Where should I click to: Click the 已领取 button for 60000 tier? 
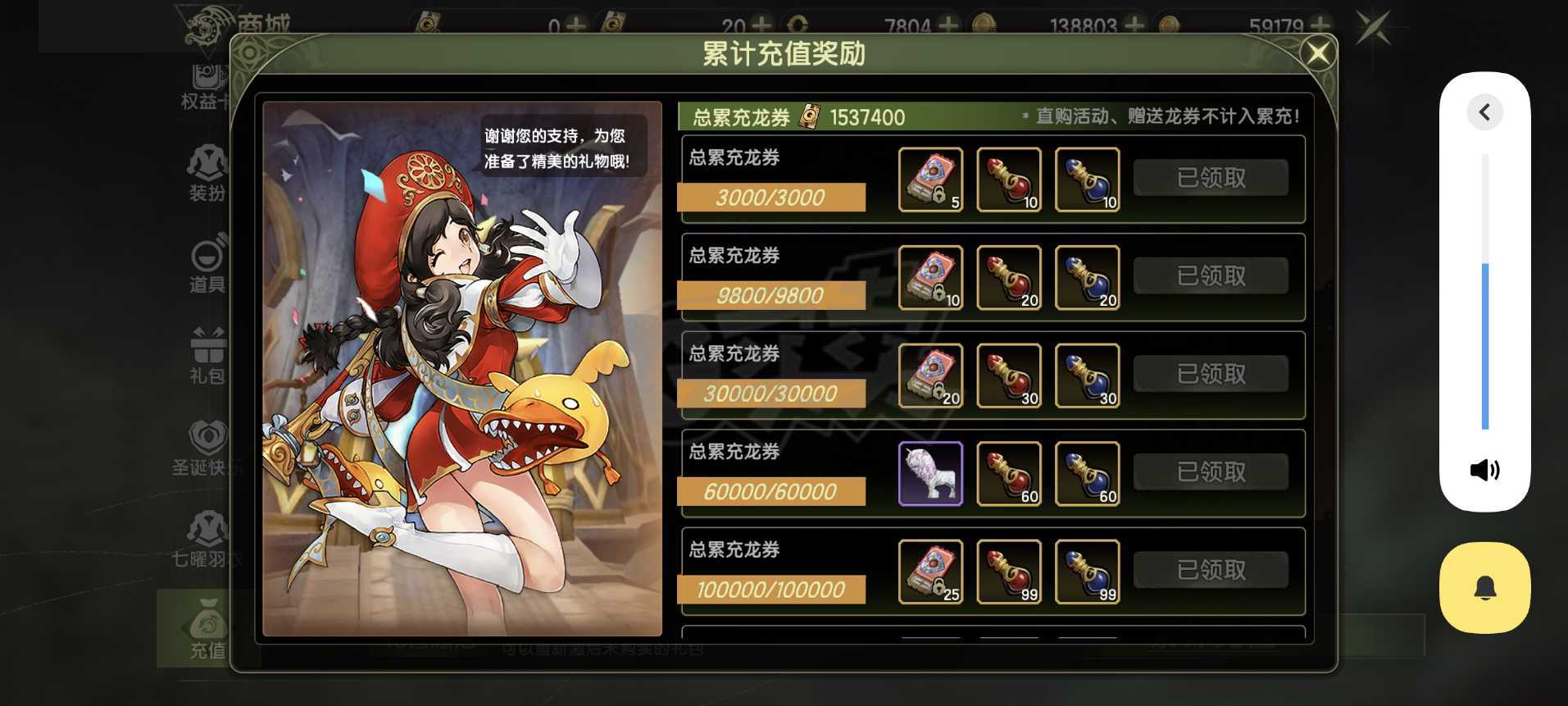(x=1211, y=472)
